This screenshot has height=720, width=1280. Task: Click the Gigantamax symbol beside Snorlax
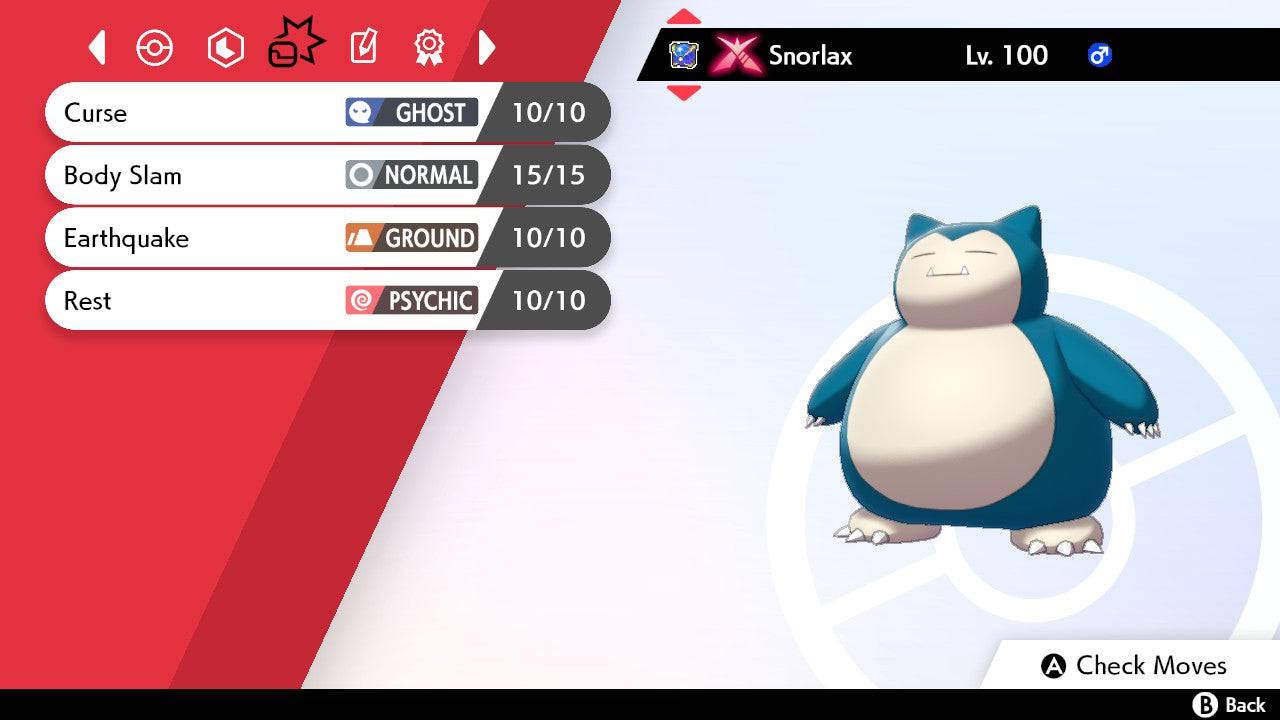pyautogui.click(x=735, y=56)
